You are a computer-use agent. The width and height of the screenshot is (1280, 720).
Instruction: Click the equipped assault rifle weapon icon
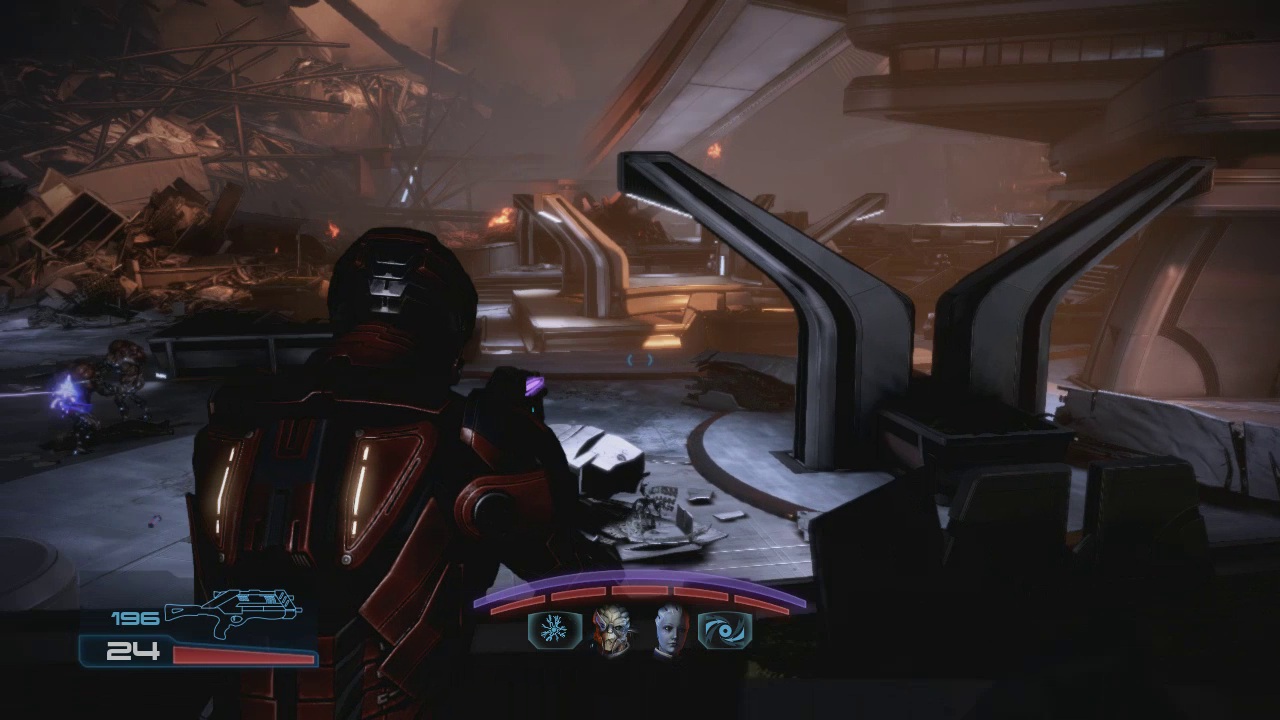point(233,612)
